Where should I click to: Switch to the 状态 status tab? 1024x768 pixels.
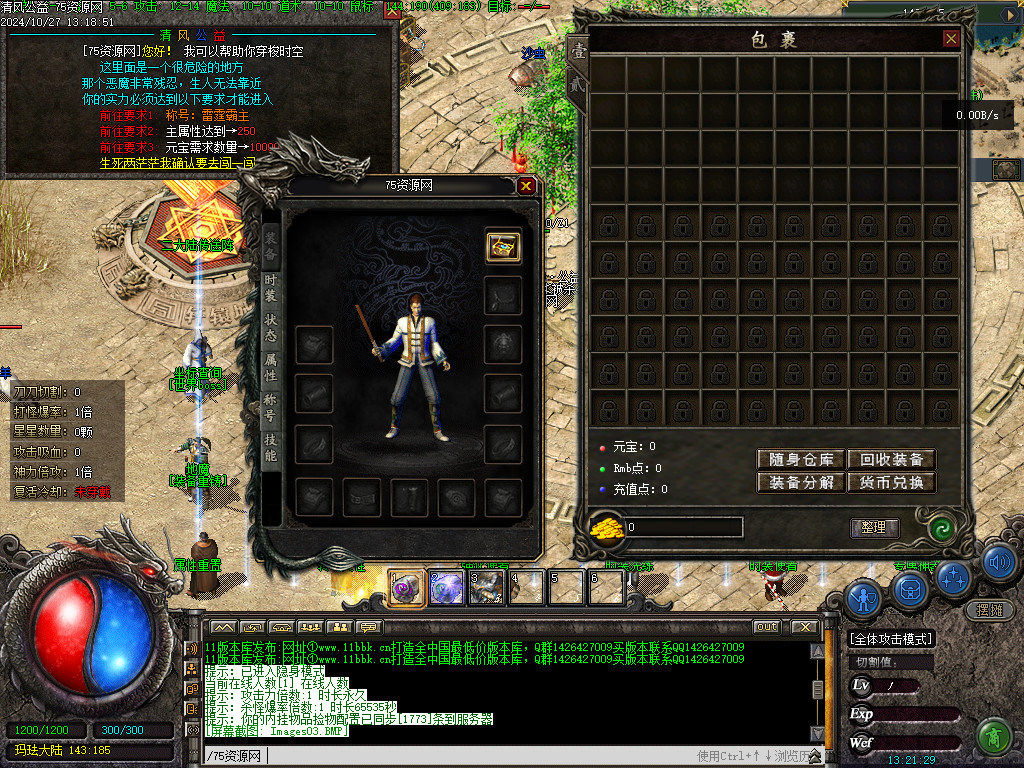pos(270,329)
